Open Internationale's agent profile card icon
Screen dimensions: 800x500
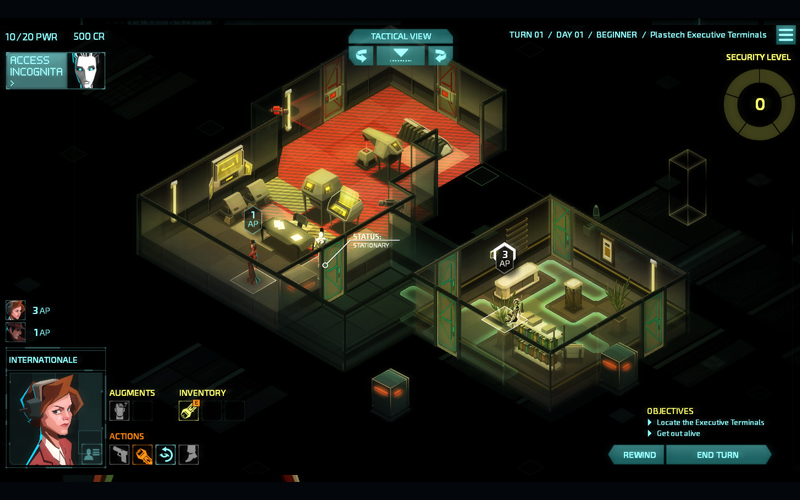tap(91, 453)
